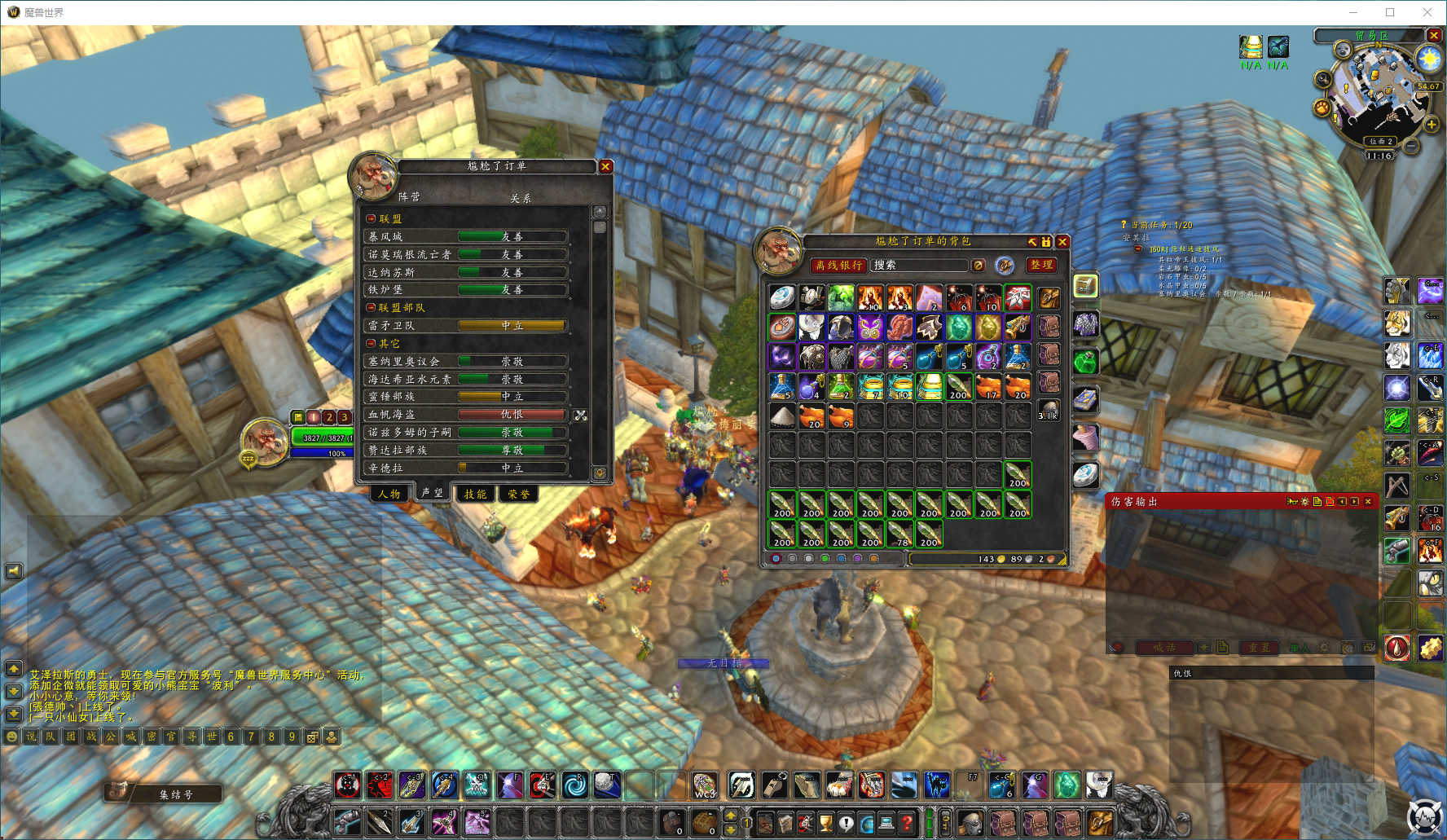Select the 血帆海盗 faction row

[x=466, y=415]
